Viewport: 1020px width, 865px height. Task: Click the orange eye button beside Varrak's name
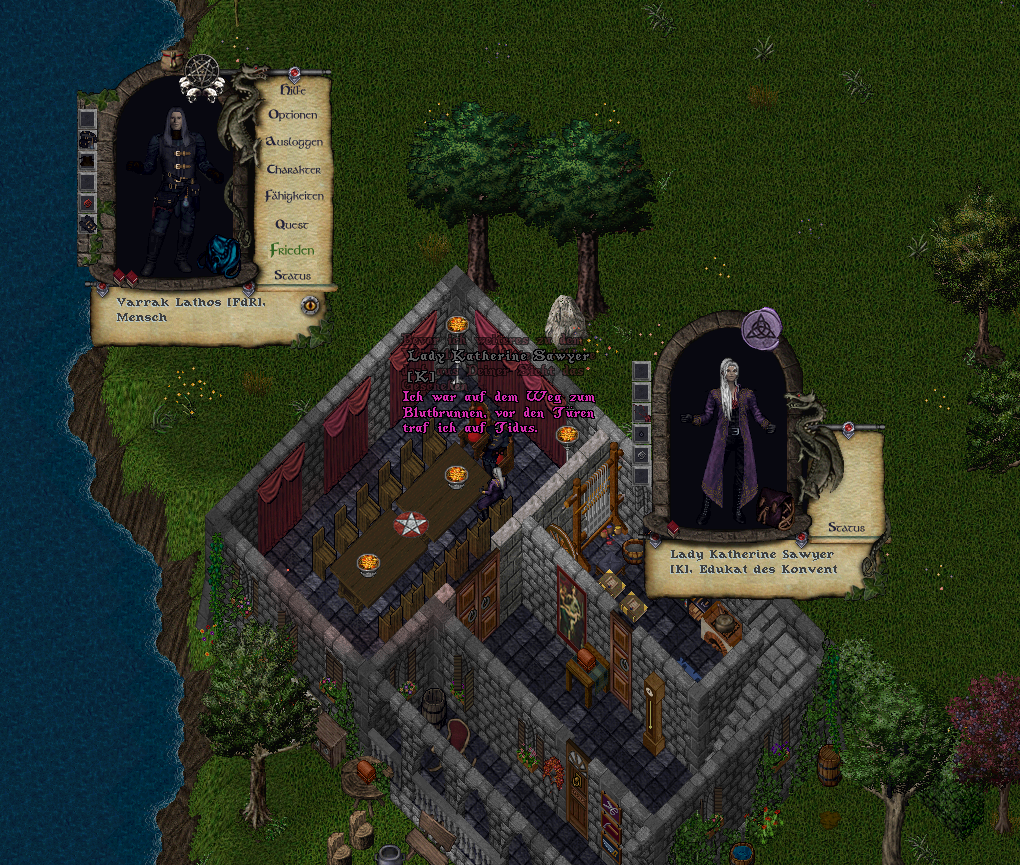point(310,304)
